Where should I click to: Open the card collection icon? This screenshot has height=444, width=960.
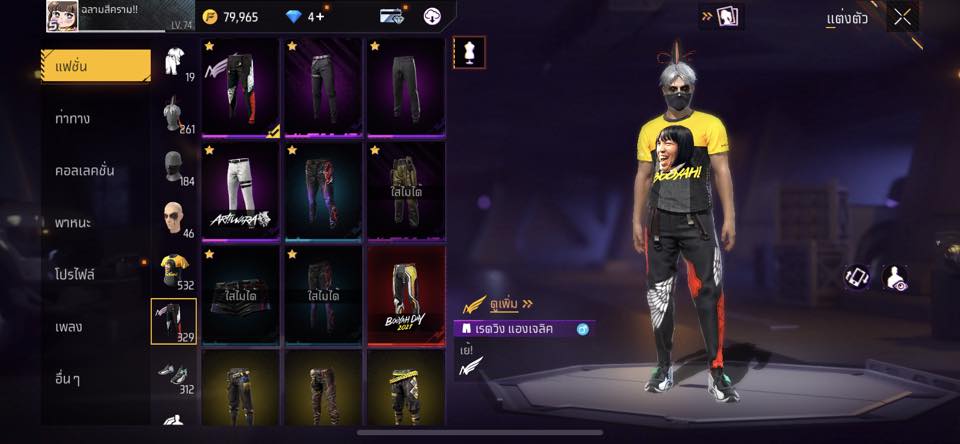(x=727, y=17)
